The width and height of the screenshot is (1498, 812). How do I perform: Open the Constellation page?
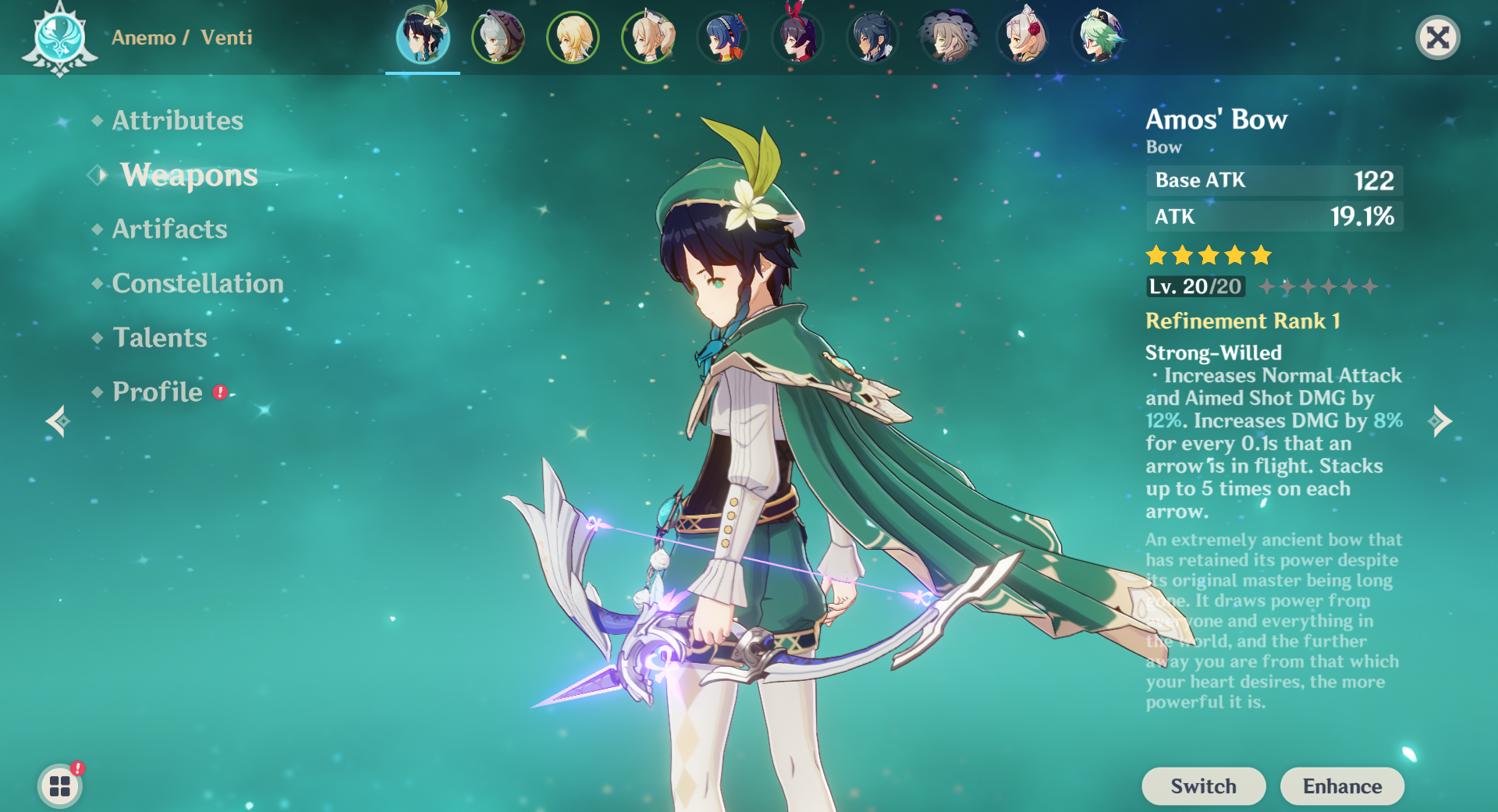(197, 283)
